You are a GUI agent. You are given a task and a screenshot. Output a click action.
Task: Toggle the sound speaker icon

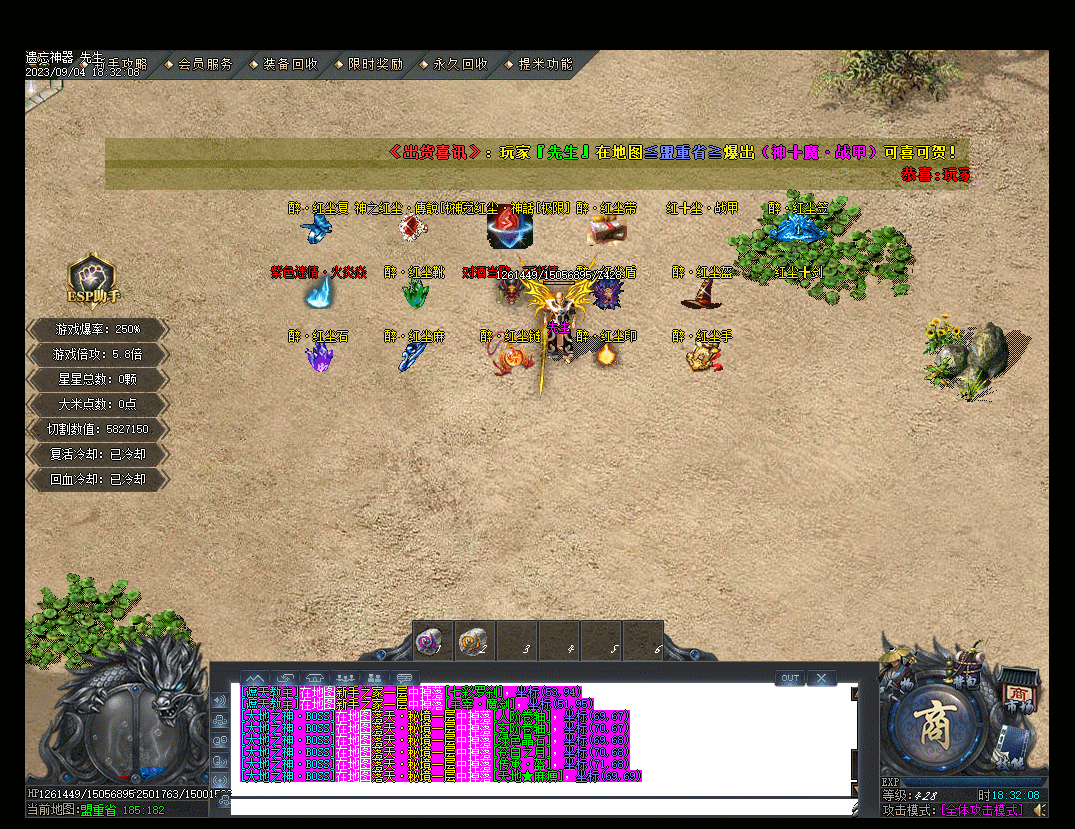click(1041, 809)
